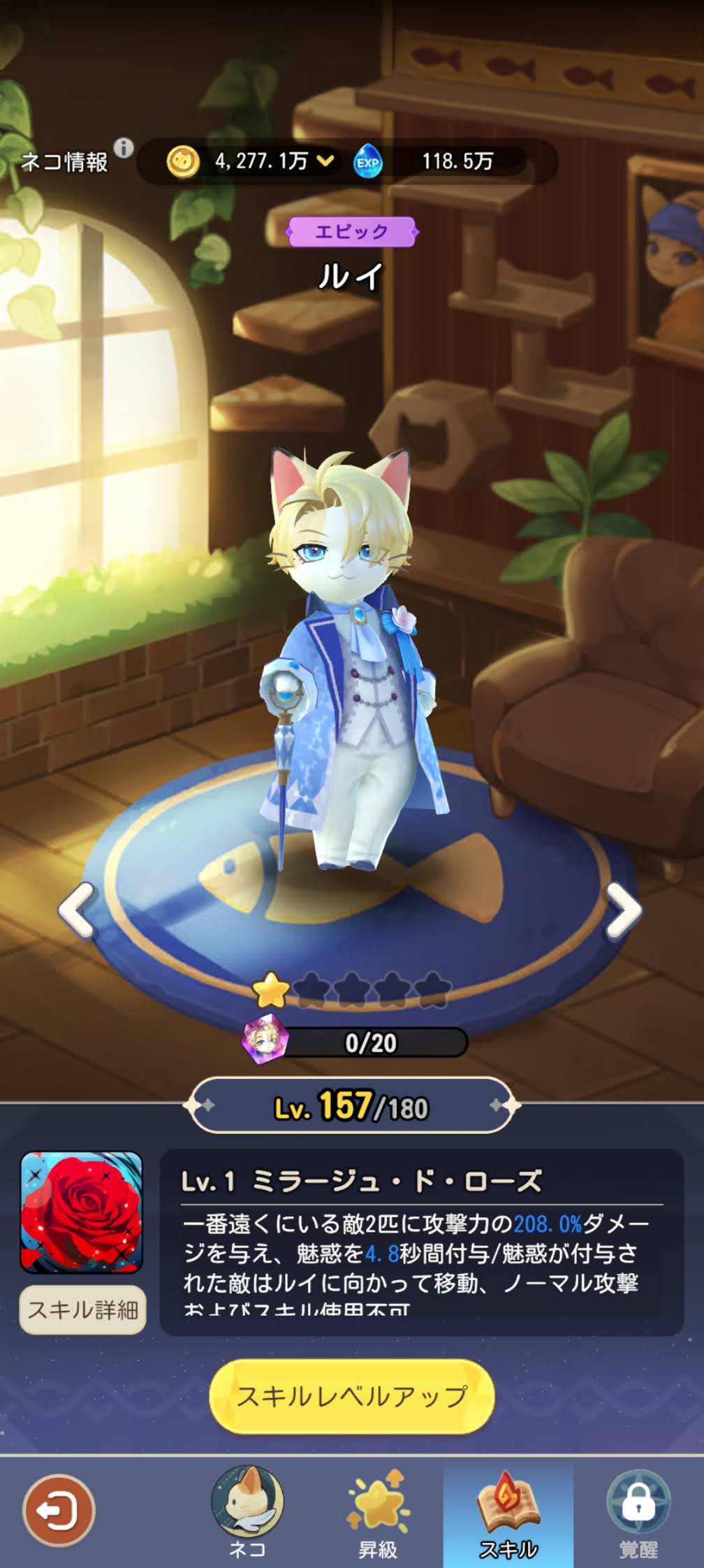This screenshot has height=1568, width=704.
Task: Open スキル詳細 skill details
Action: pos(82,1309)
